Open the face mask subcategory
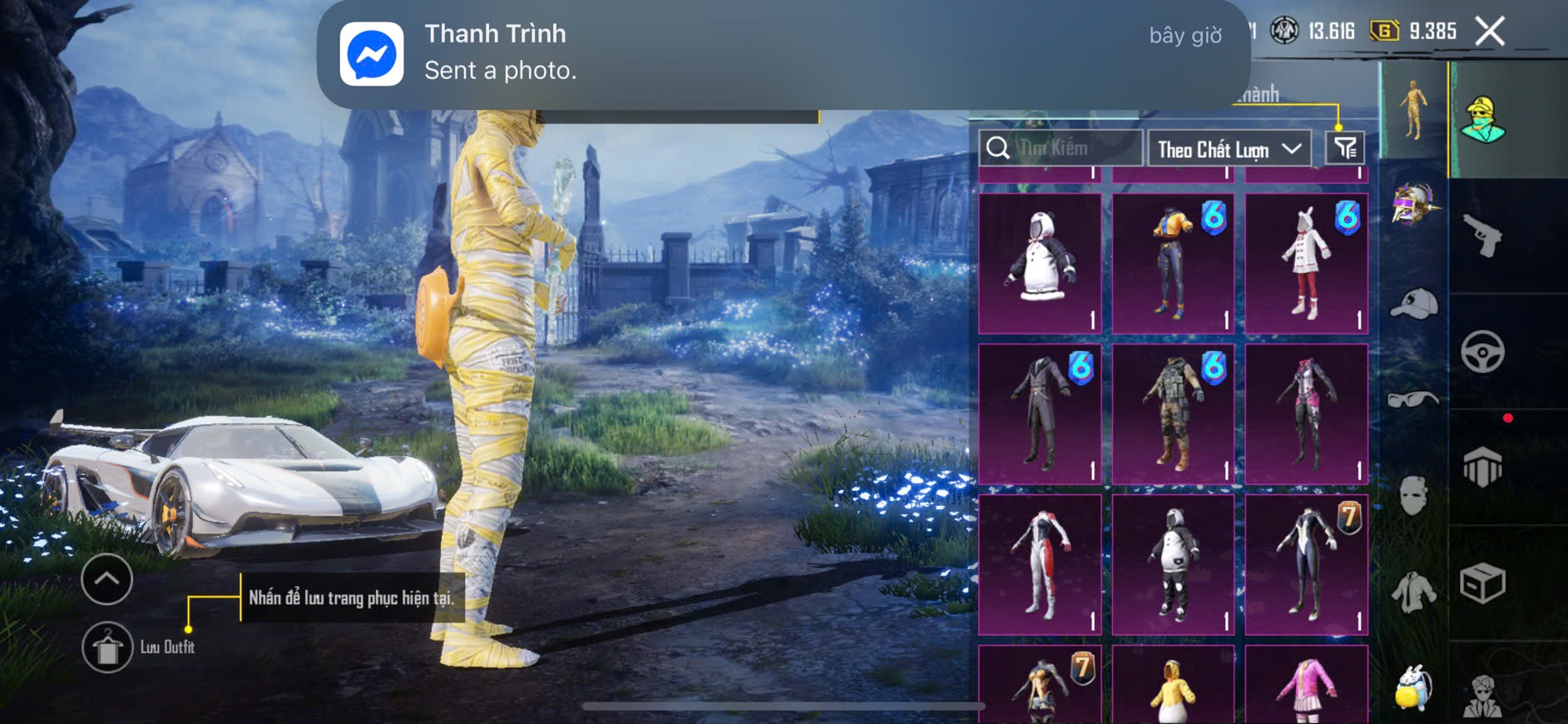This screenshot has width=1568, height=724. pos(1413,496)
